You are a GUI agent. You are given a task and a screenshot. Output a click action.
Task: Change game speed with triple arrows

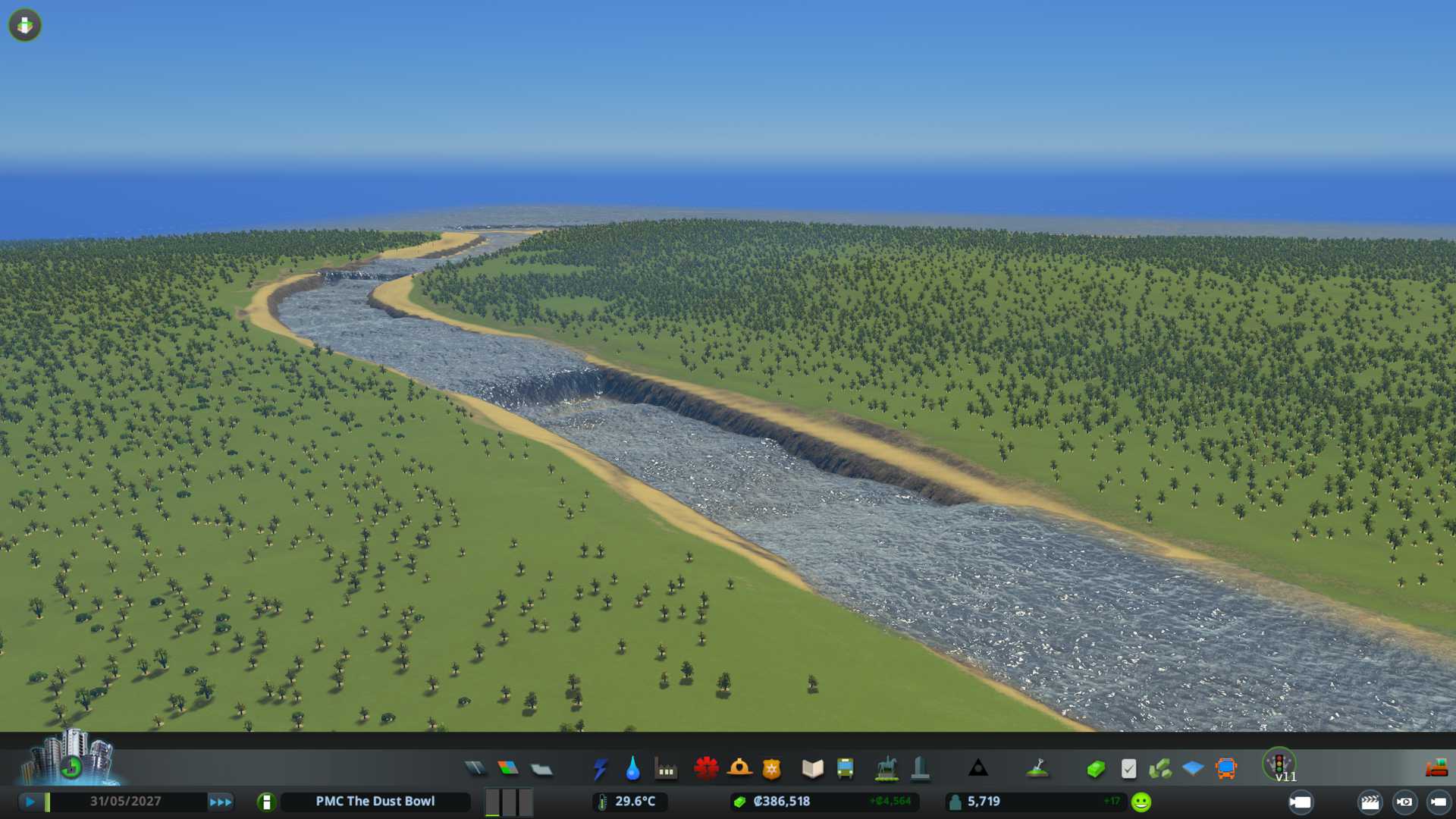click(221, 802)
